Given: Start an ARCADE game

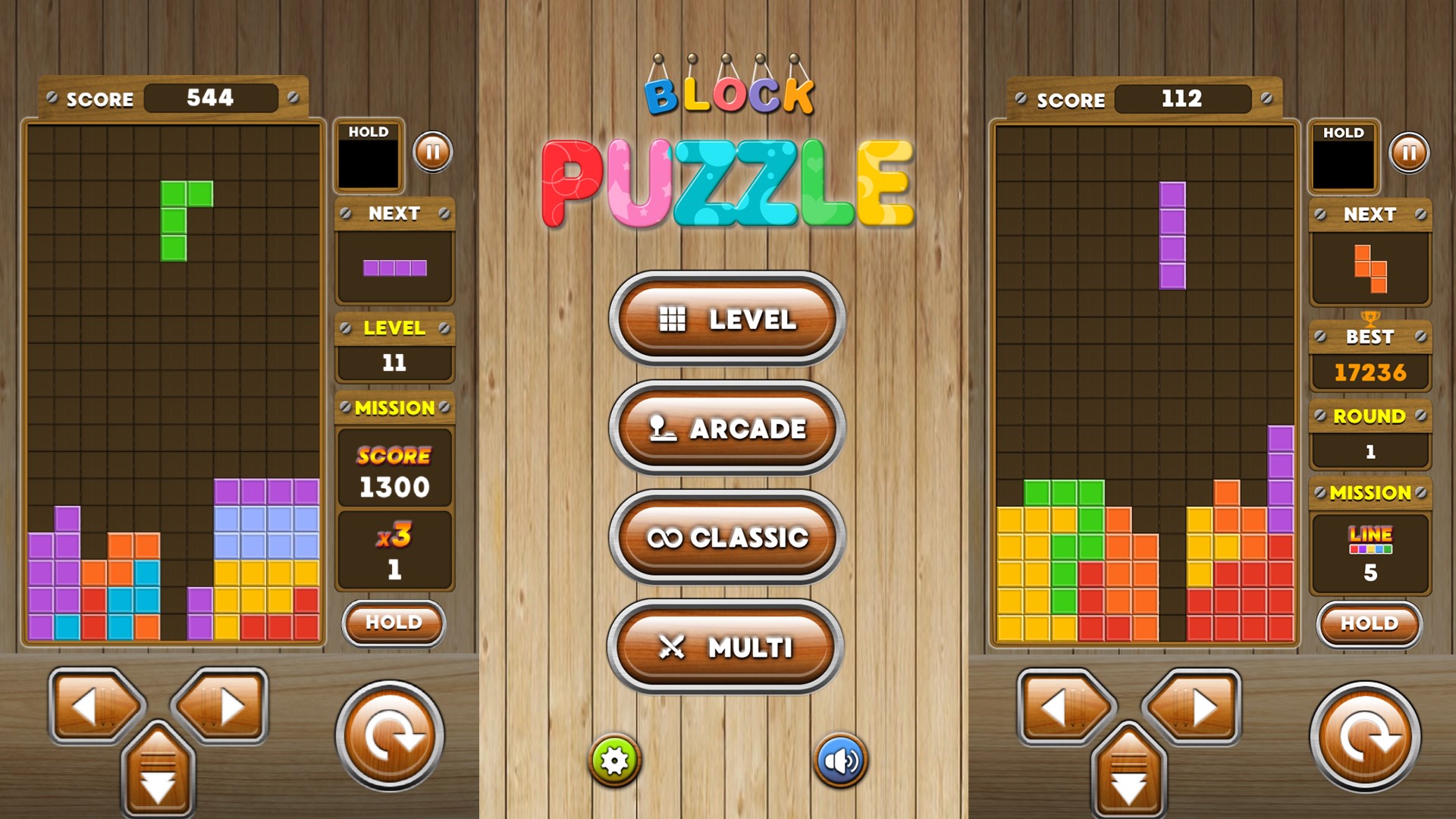Looking at the screenshot, I should (726, 428).
